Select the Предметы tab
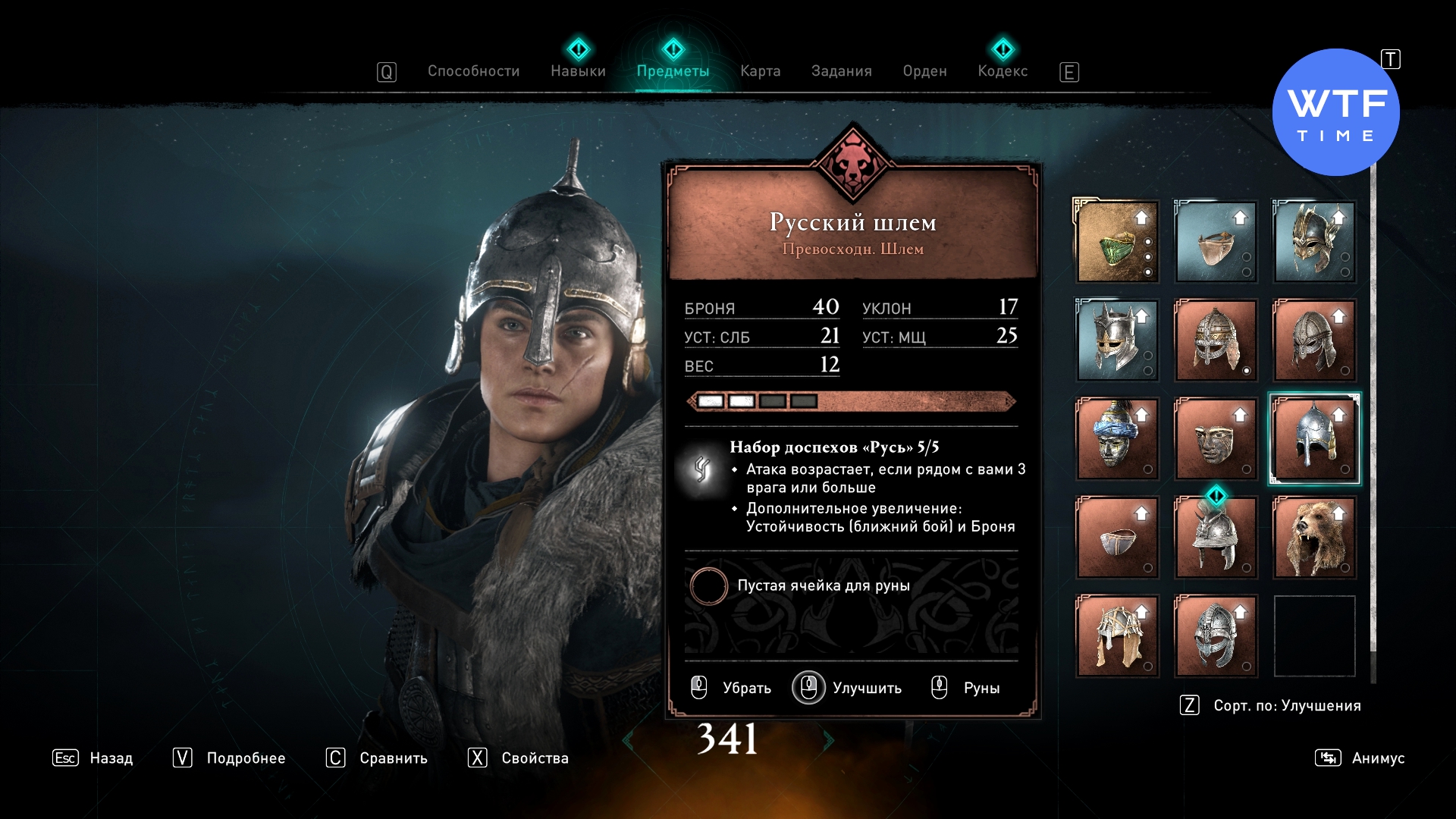This screenshot has height=819, width=1456. [x=673, y=71]
